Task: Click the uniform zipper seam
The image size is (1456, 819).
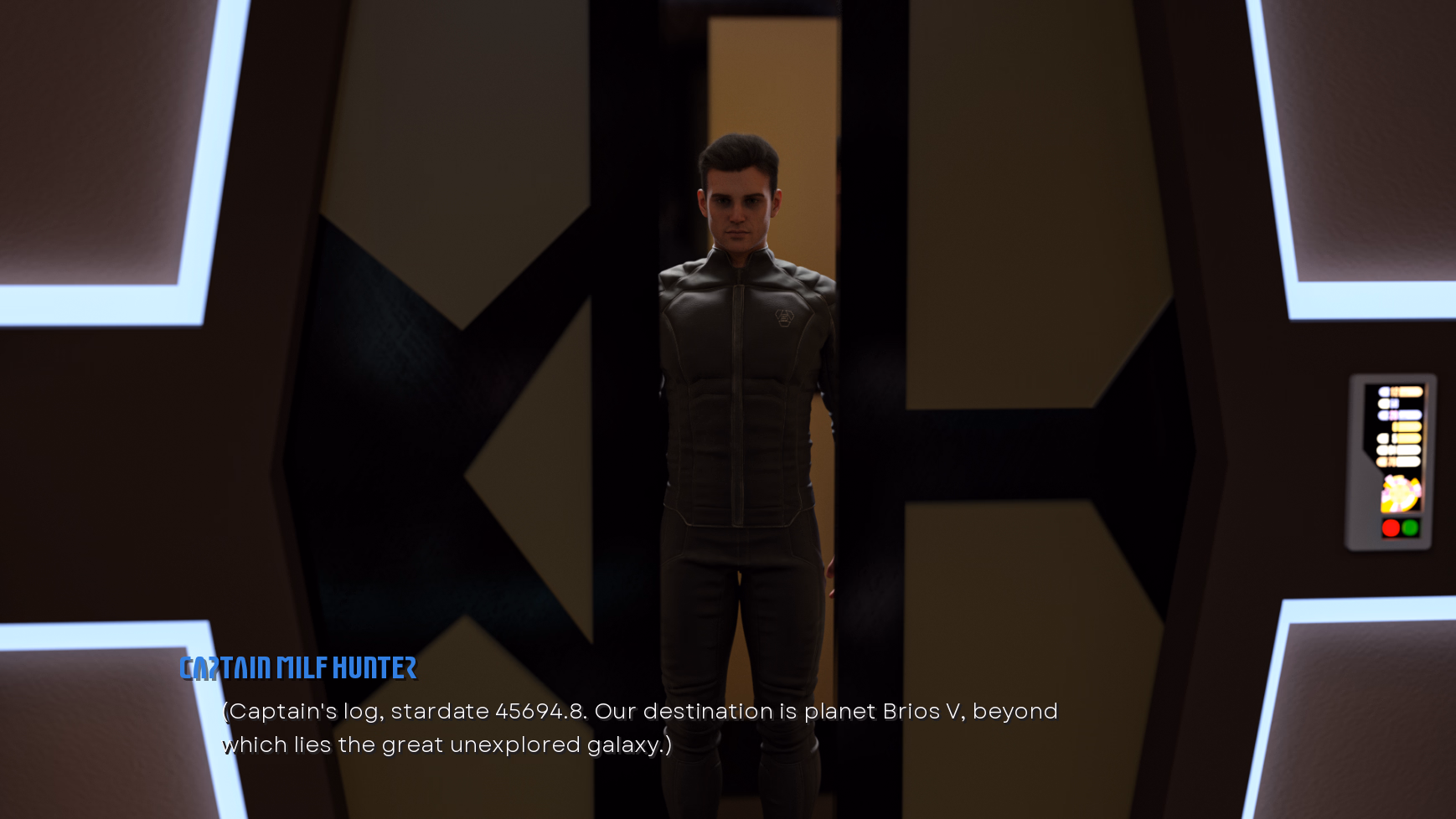Action: coord(740,402)
